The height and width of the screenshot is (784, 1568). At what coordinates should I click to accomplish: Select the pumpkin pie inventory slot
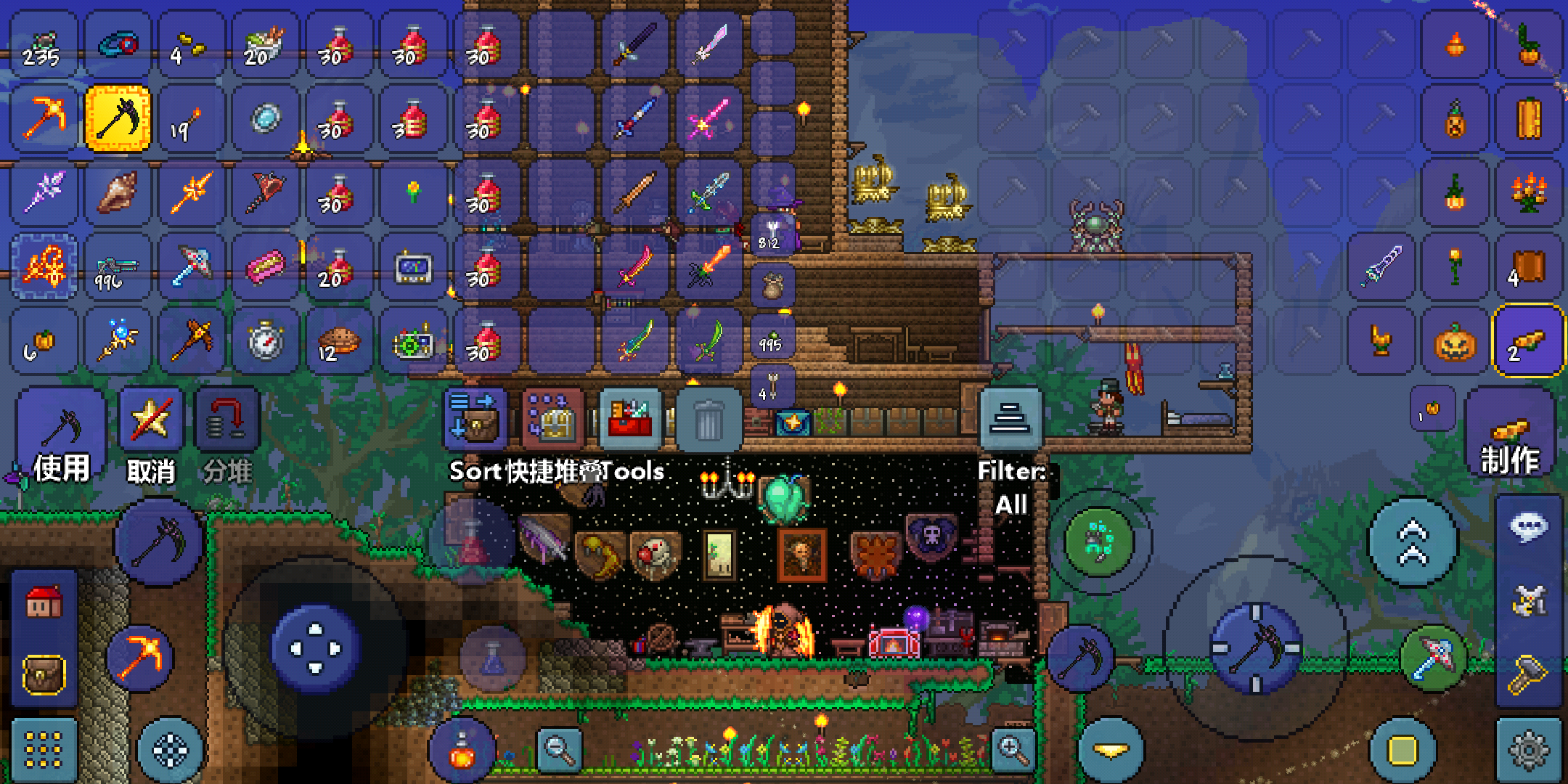(x=338, y=341)
